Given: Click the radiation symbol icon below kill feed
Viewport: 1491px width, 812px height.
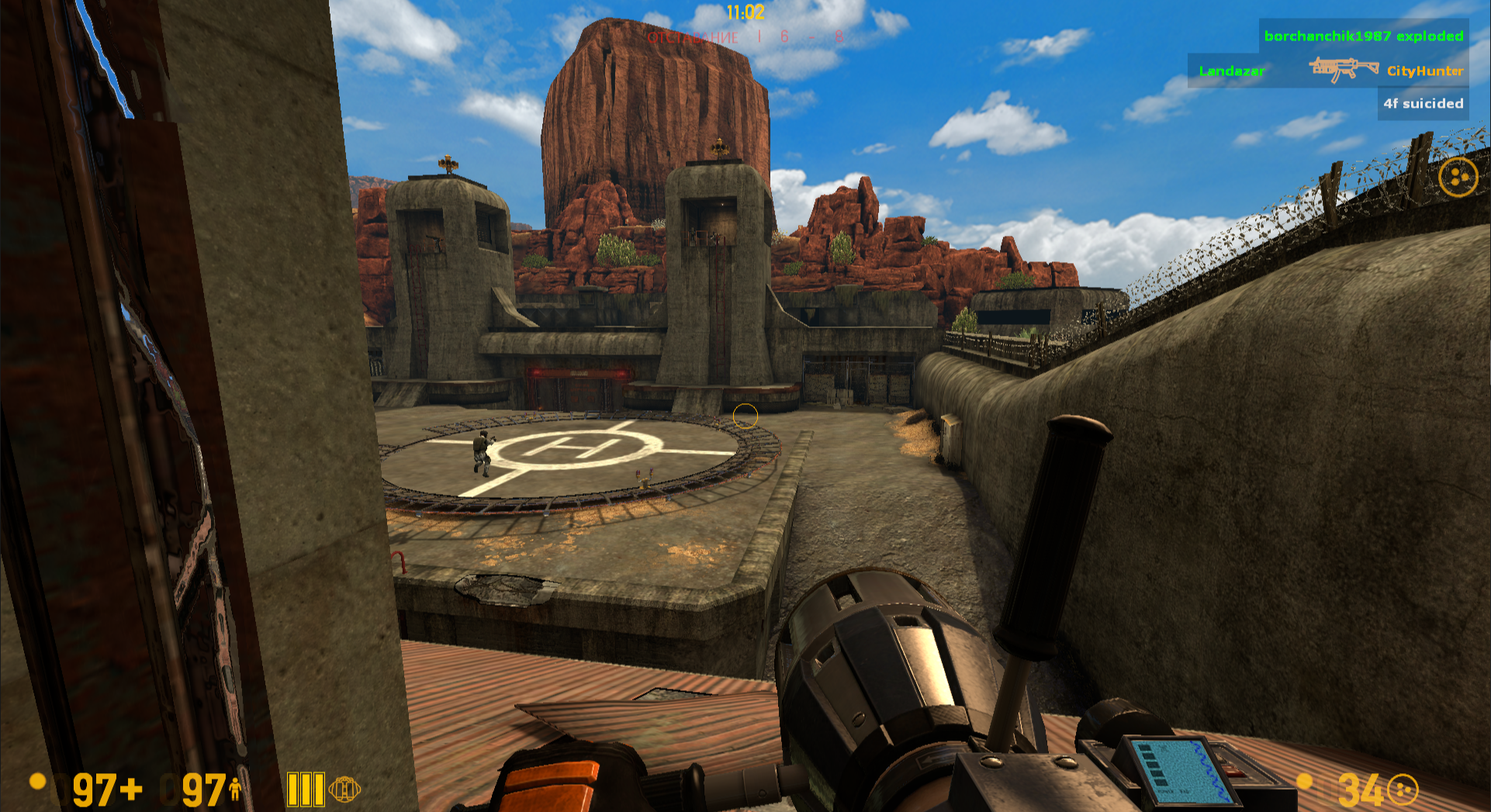Looking at the screenshot, I should [x=1458, y=178].
